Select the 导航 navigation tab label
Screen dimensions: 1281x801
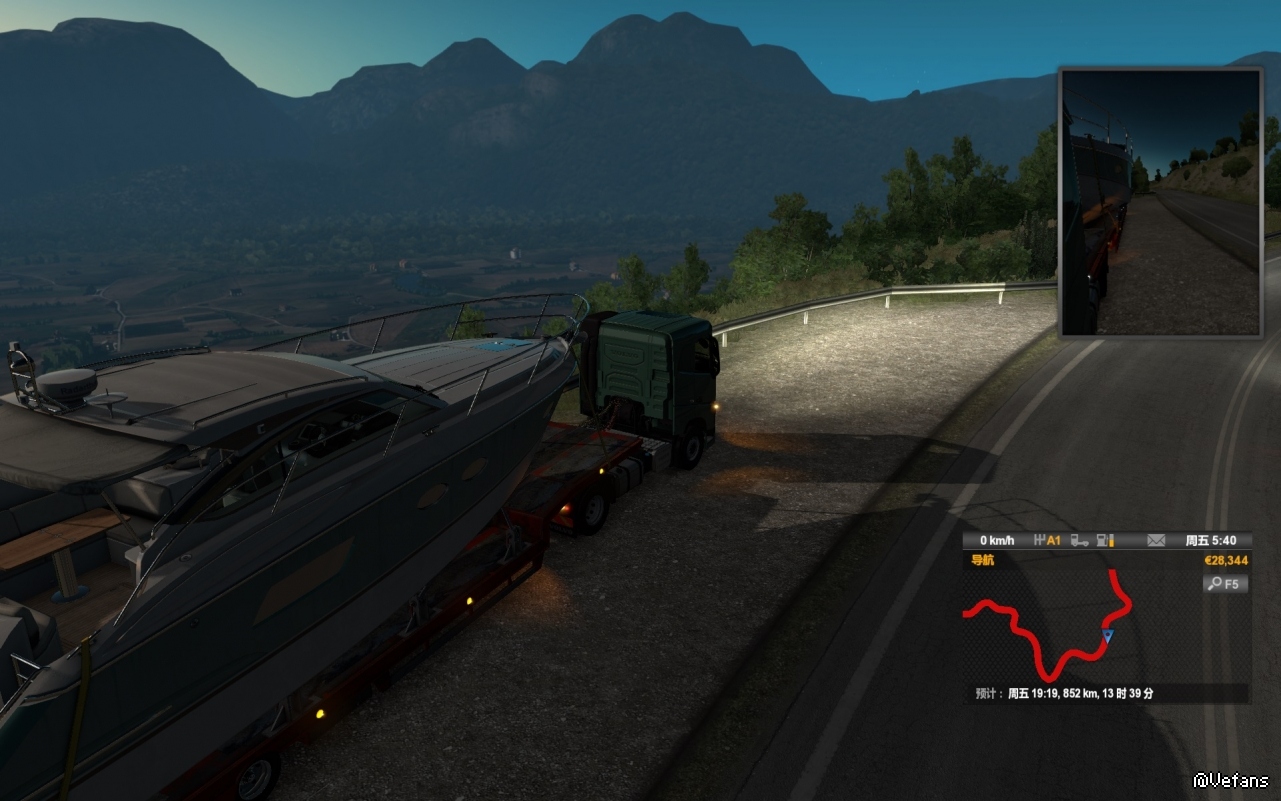click(x=983, y=561)
